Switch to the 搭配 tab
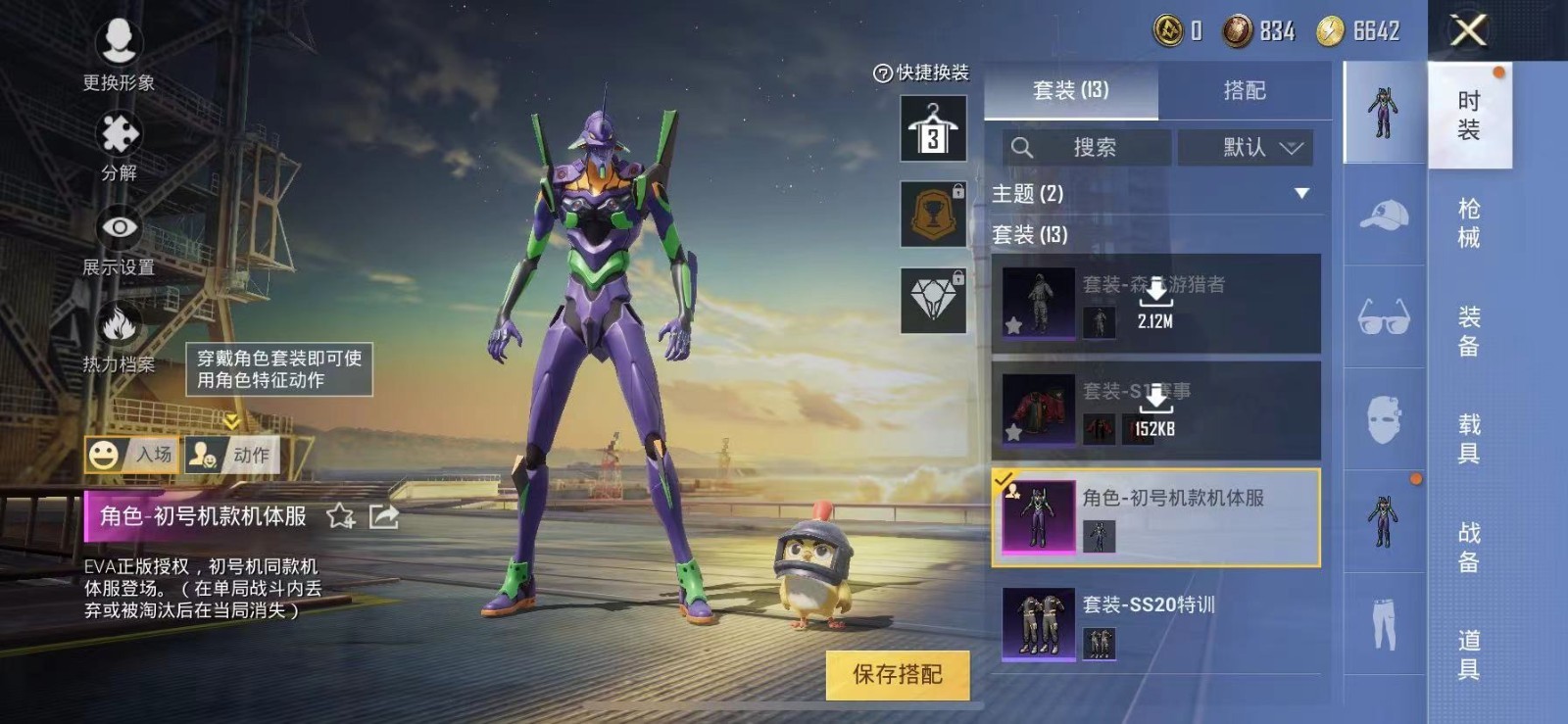The image size is (1568, 724). click(1245, 90)
